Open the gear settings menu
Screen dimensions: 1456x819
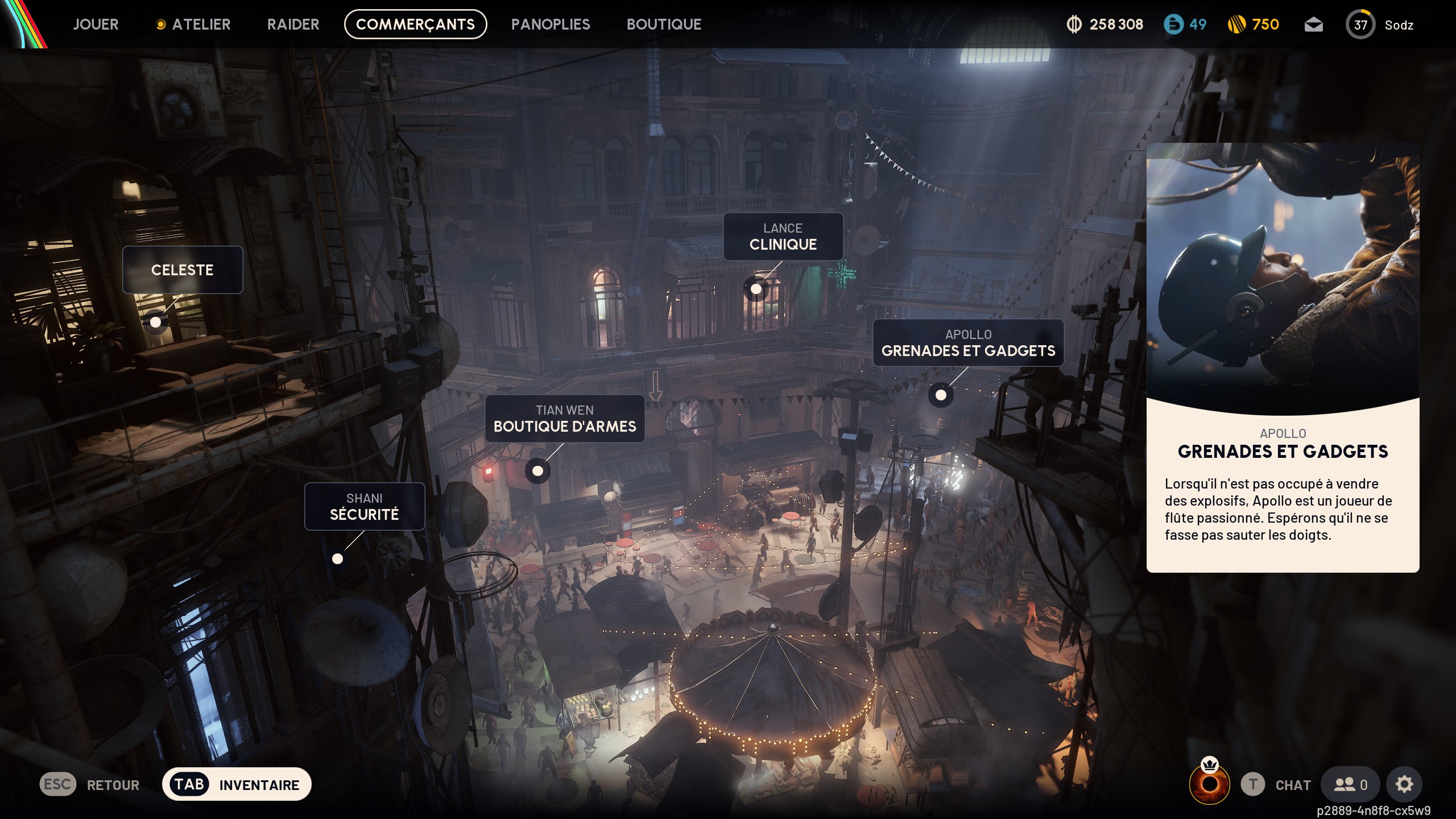coord(1404,785)
